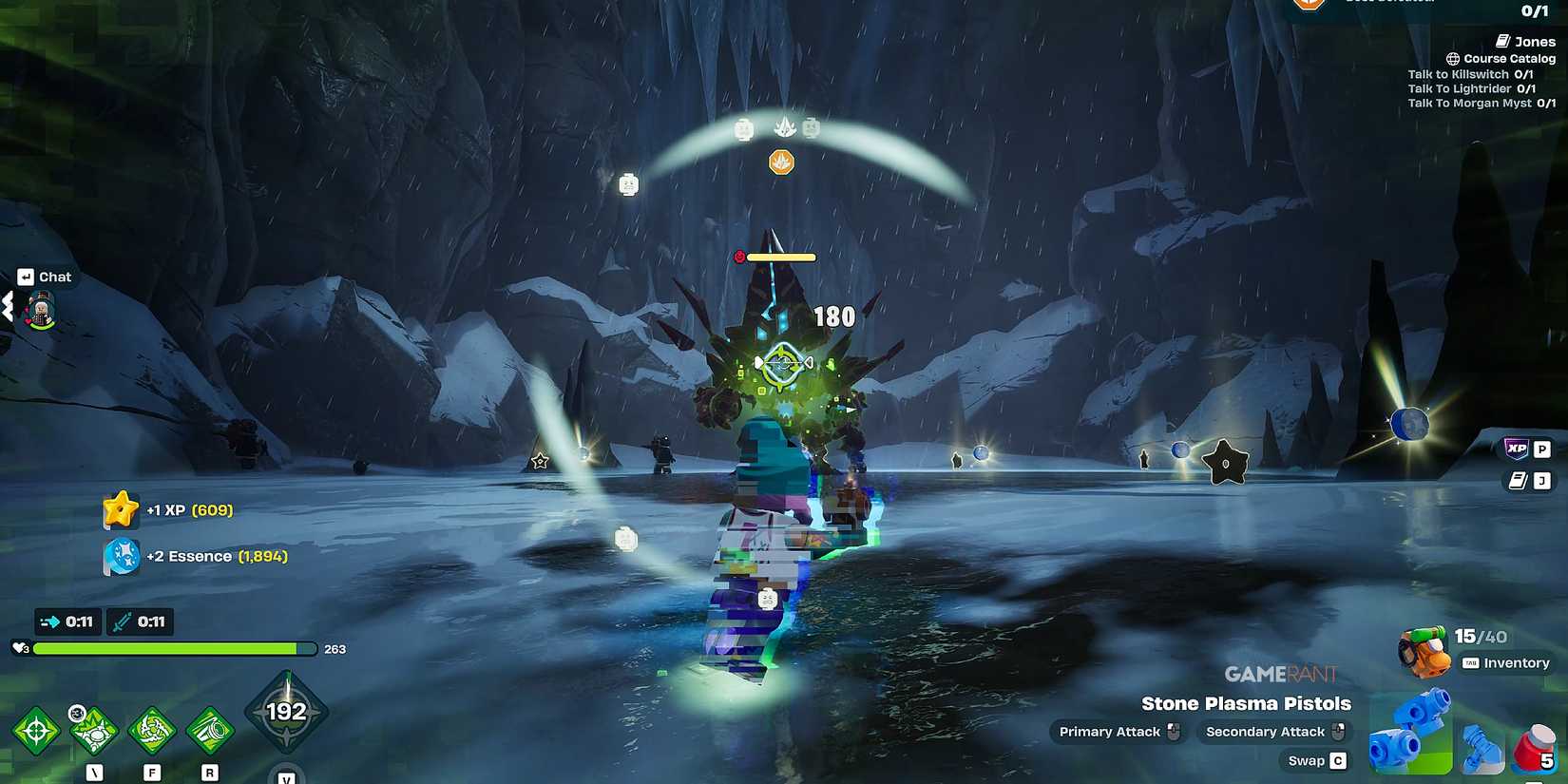The image size is (1568, 784).
Task: Click the green health bar
Action: click(x=171, y=649)
